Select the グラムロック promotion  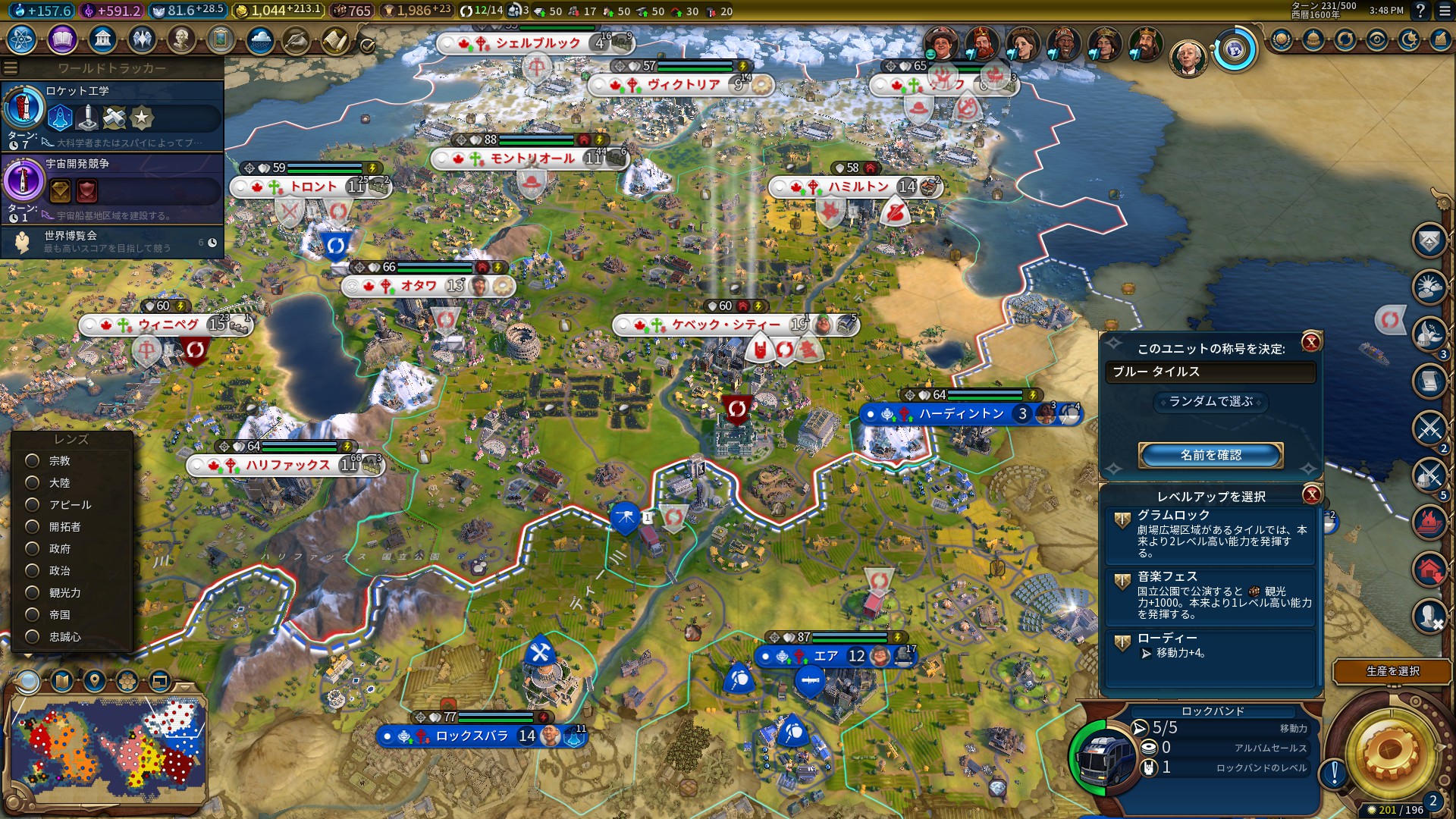click(1210, 533)
